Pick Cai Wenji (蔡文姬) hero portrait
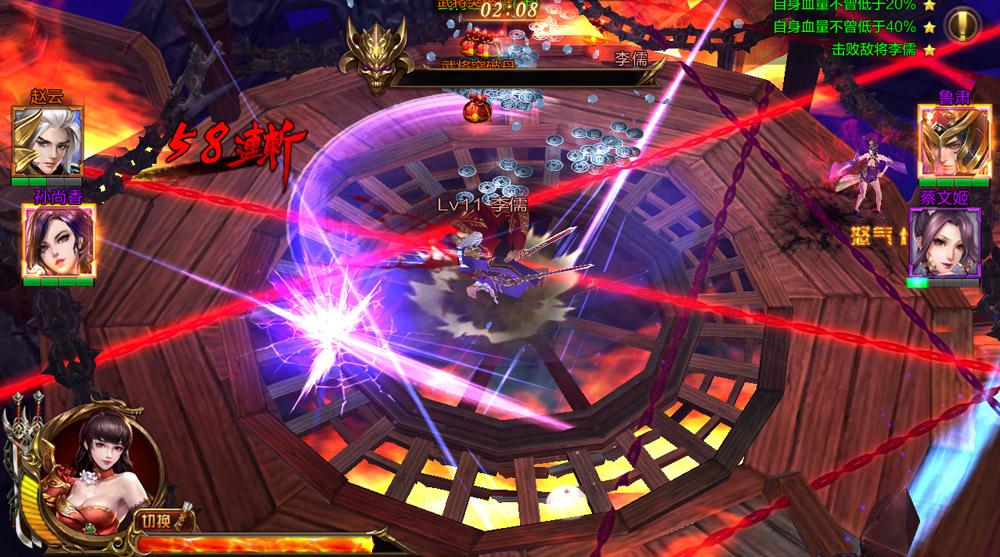 (x=942, y=244)
